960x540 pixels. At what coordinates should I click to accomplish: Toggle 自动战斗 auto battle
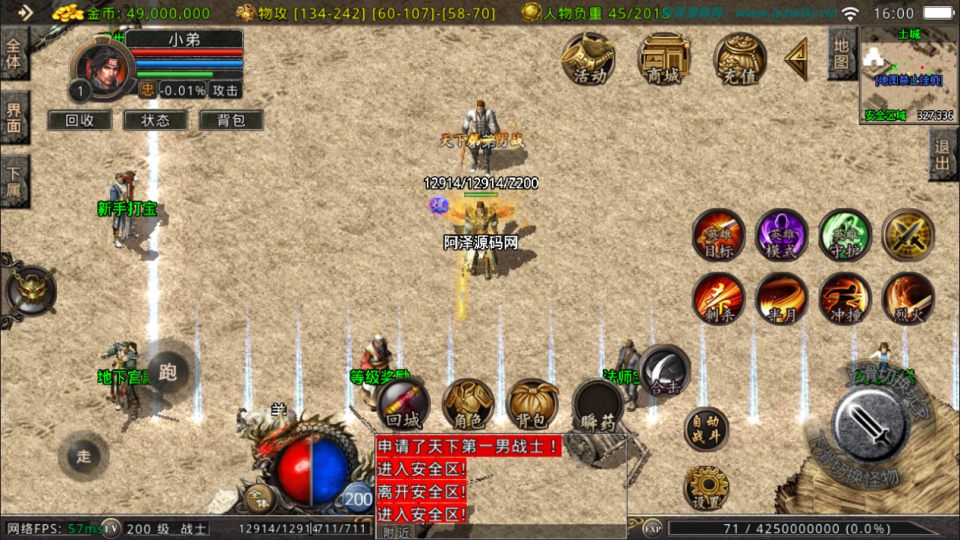706,429
